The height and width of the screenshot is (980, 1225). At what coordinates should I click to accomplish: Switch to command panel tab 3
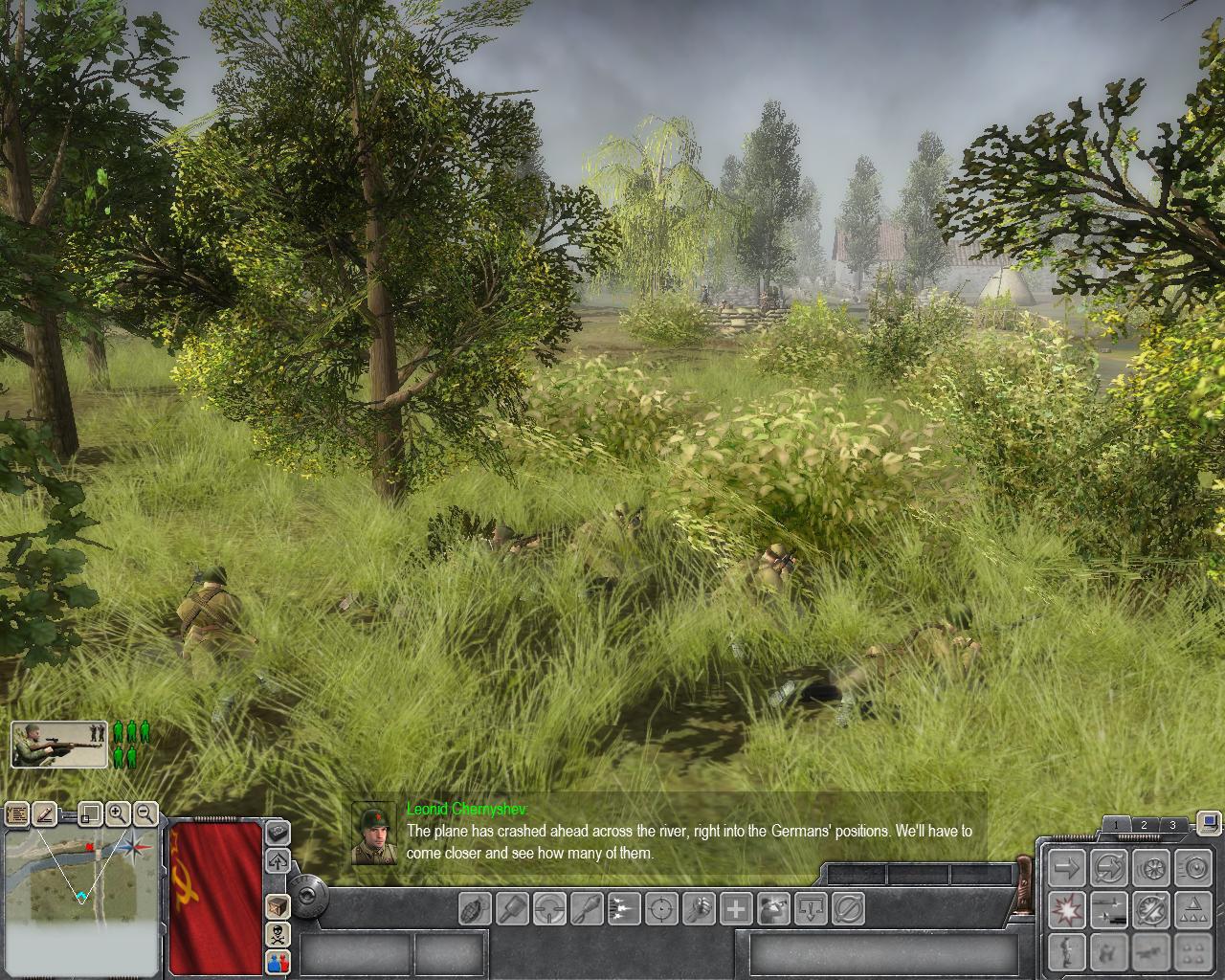(1172, 825)
